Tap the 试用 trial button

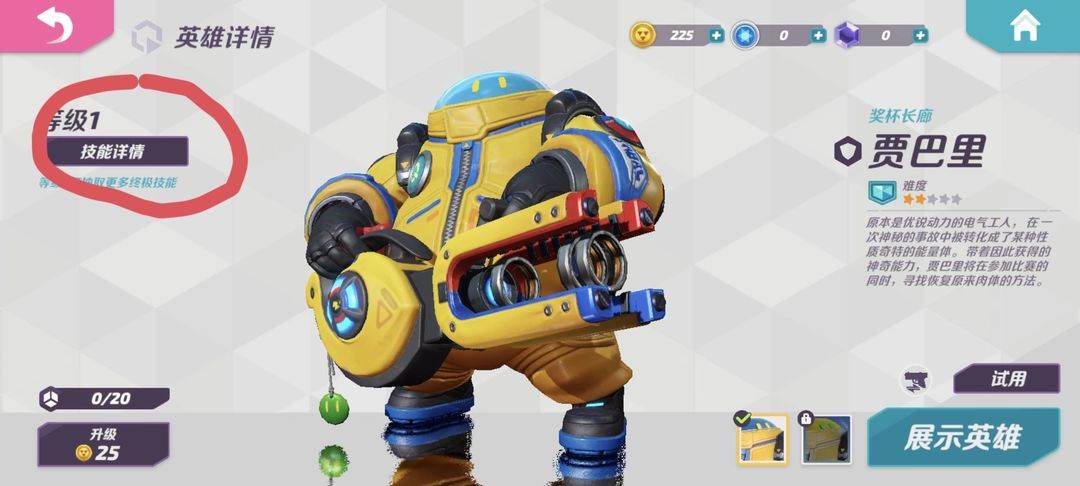(x=1006, y=379)
